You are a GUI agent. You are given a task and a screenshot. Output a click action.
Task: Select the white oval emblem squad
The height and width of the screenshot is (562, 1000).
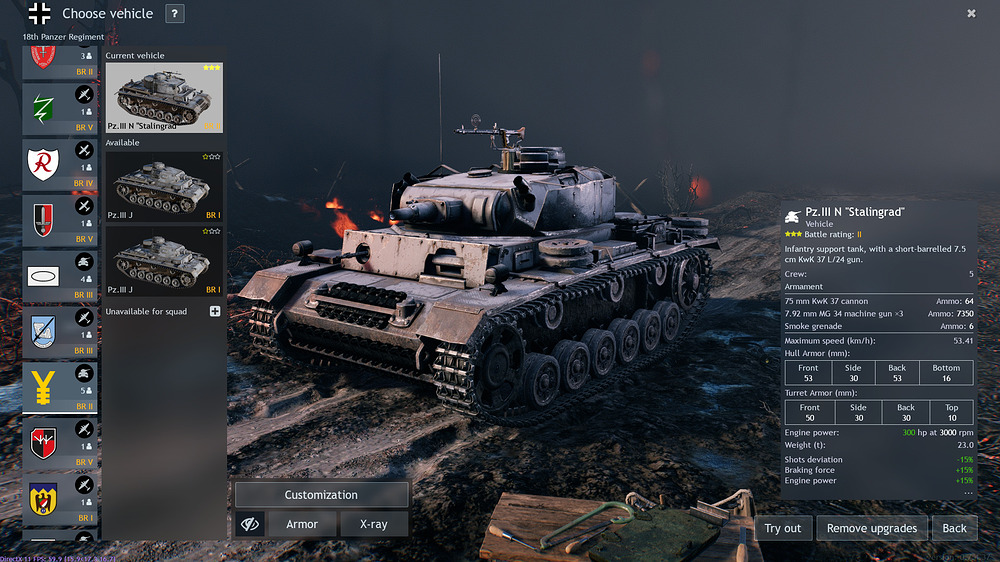(60, 276)
